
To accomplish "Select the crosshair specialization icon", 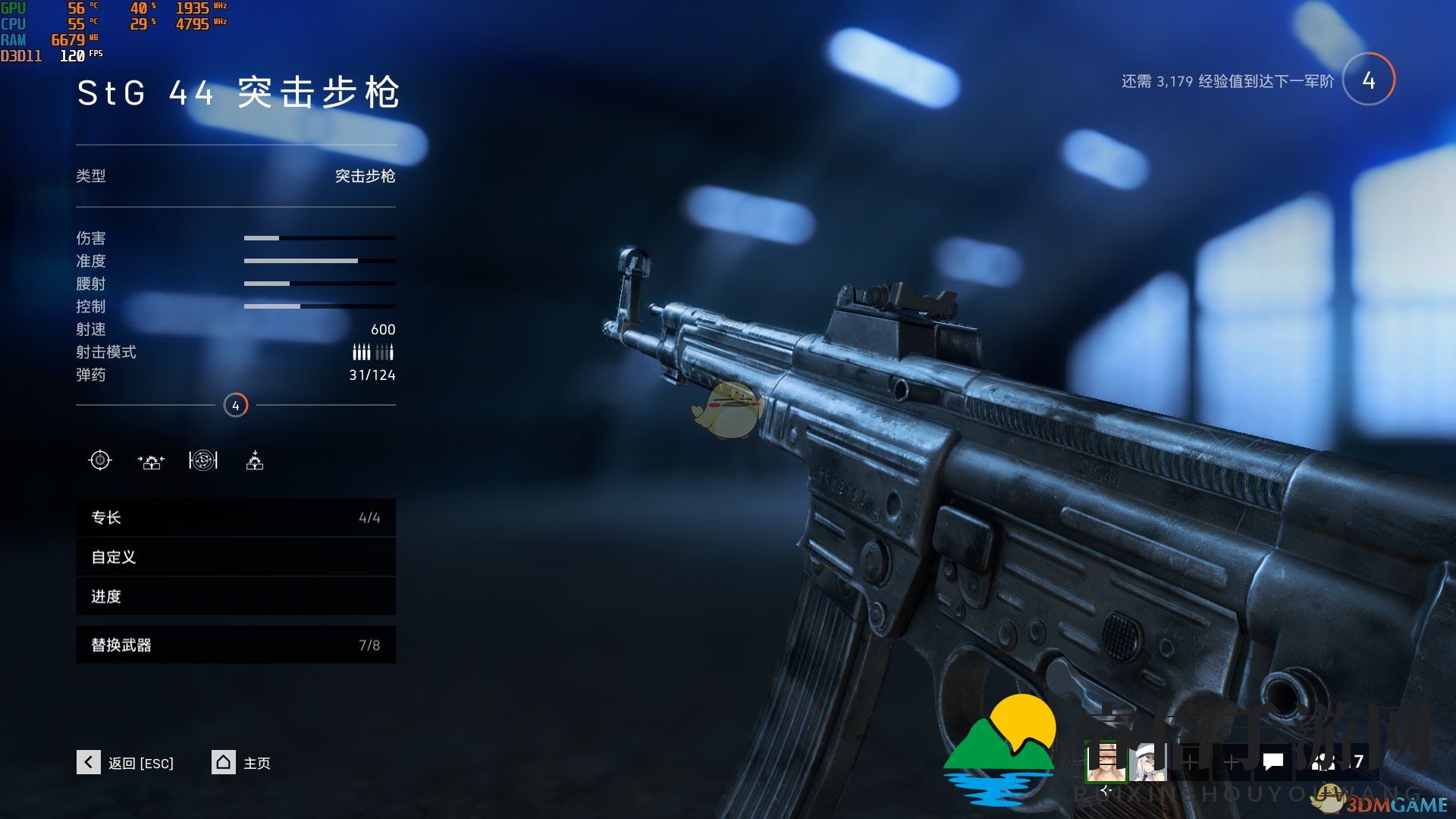I will coord(100,460).
